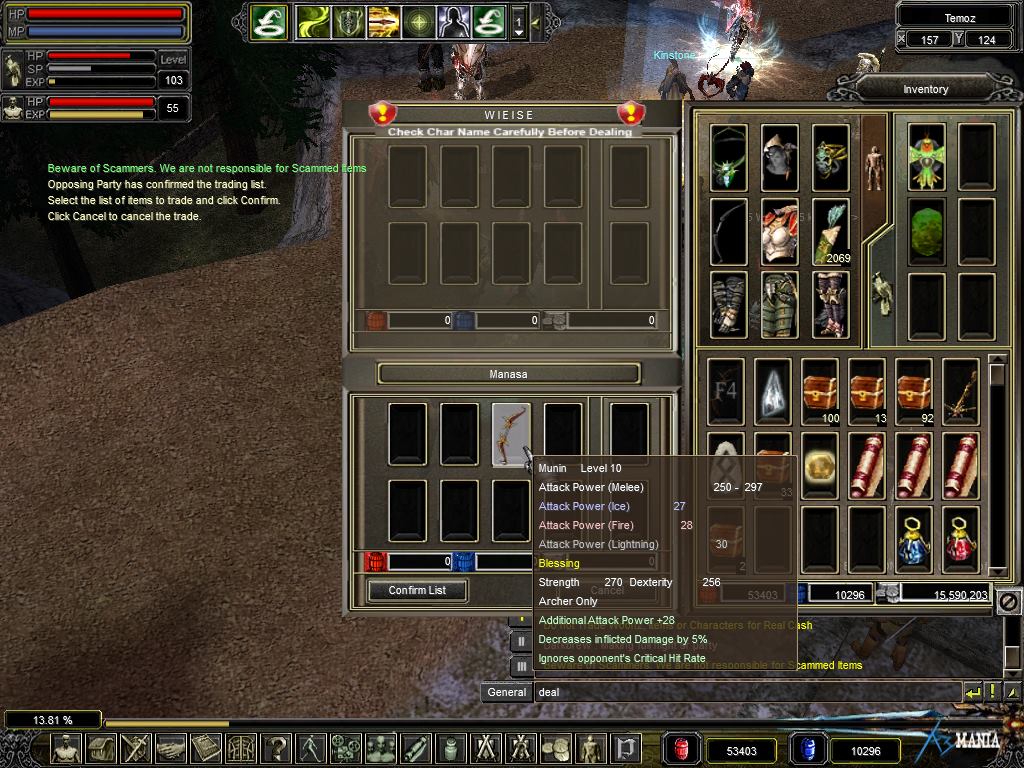Click the Confirm List button

point(417,590)
